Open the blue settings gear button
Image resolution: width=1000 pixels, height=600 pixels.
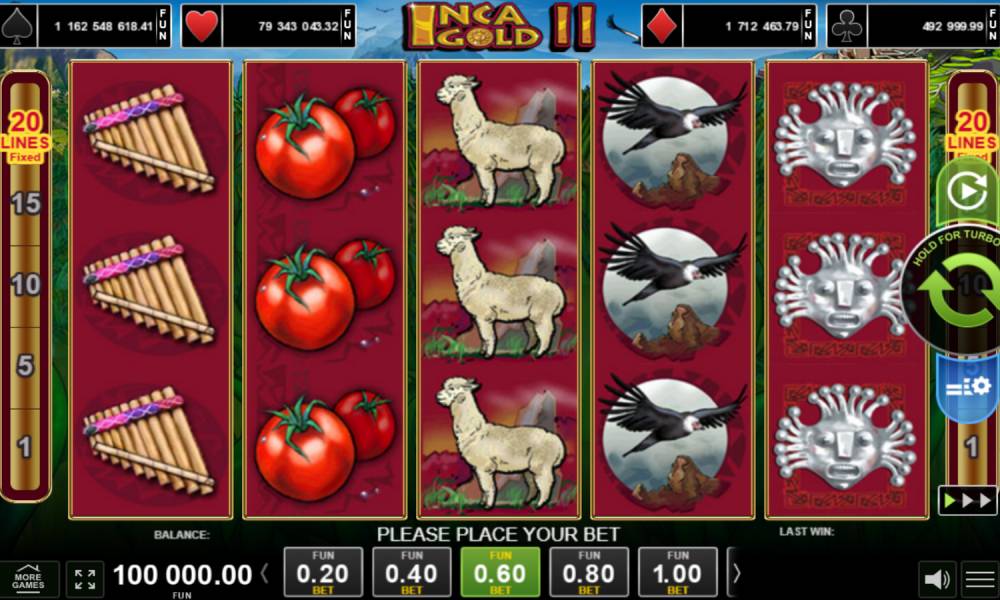[968, 386]
